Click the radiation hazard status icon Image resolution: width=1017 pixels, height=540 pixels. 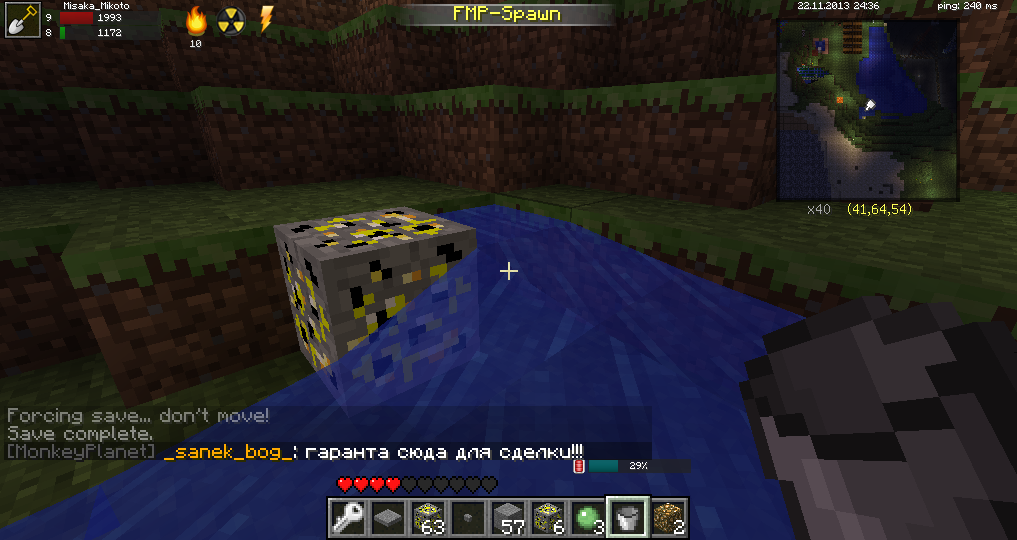click(231, 20)
